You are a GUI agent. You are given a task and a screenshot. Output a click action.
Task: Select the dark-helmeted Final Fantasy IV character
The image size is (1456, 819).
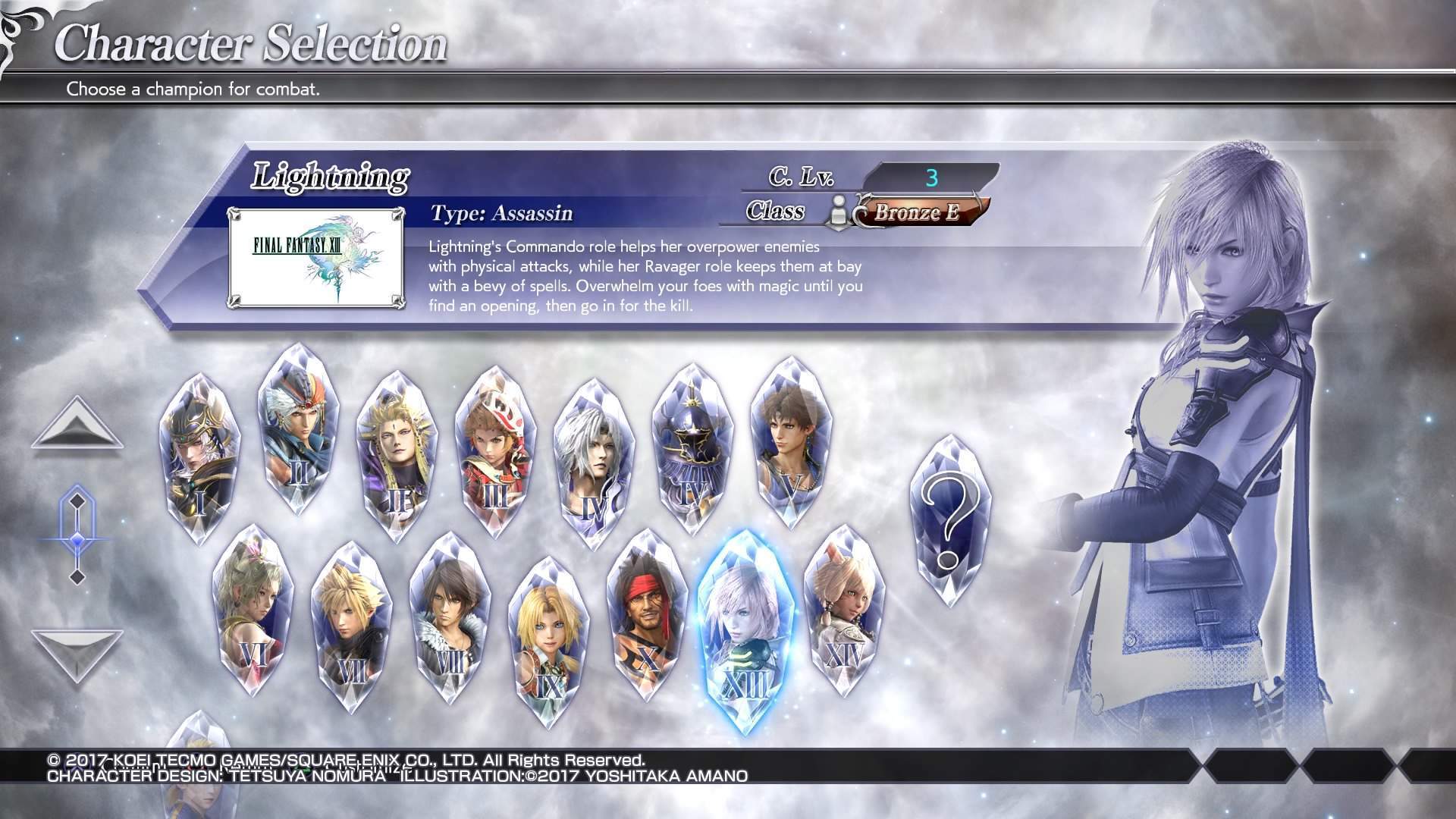click(x=692, y=449)
